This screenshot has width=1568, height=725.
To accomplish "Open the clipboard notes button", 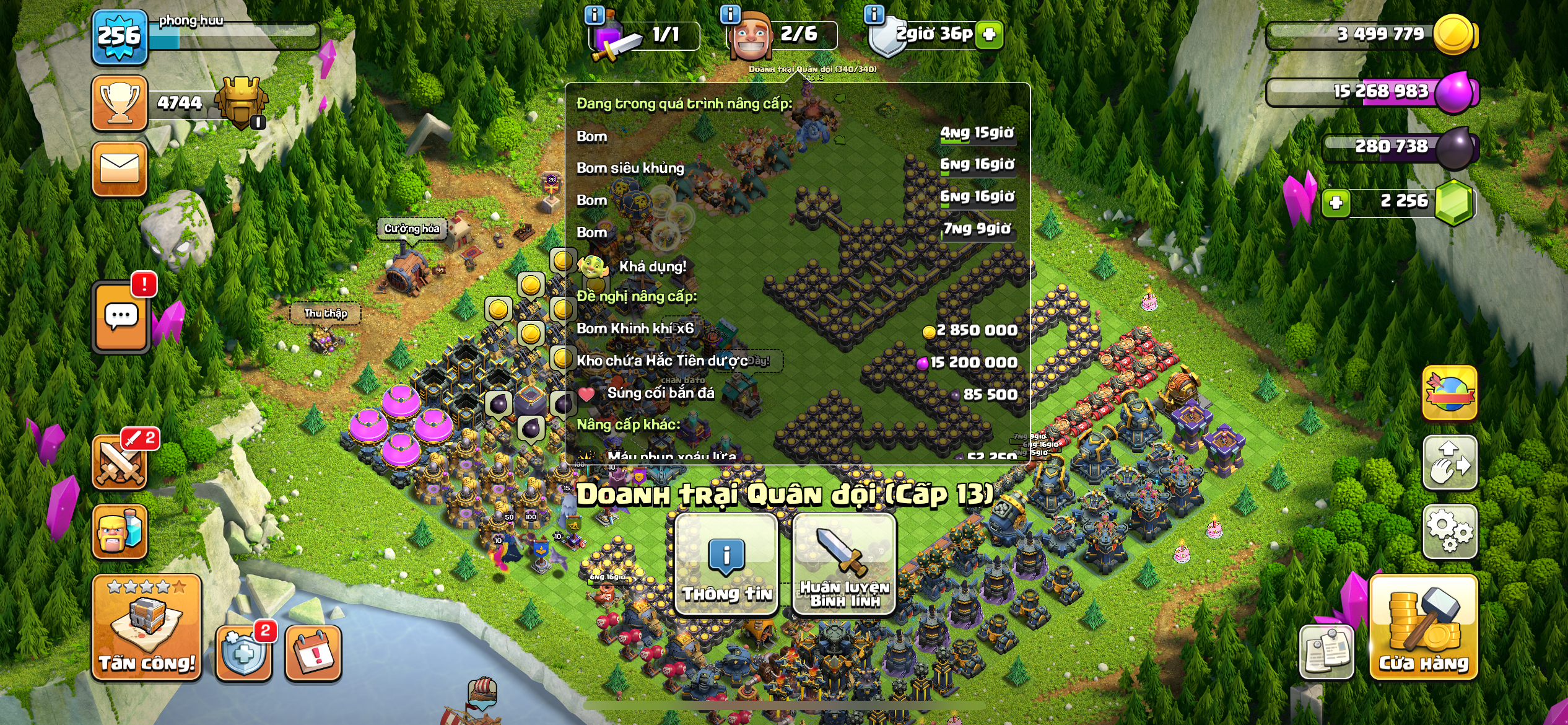I will 1326,652.
